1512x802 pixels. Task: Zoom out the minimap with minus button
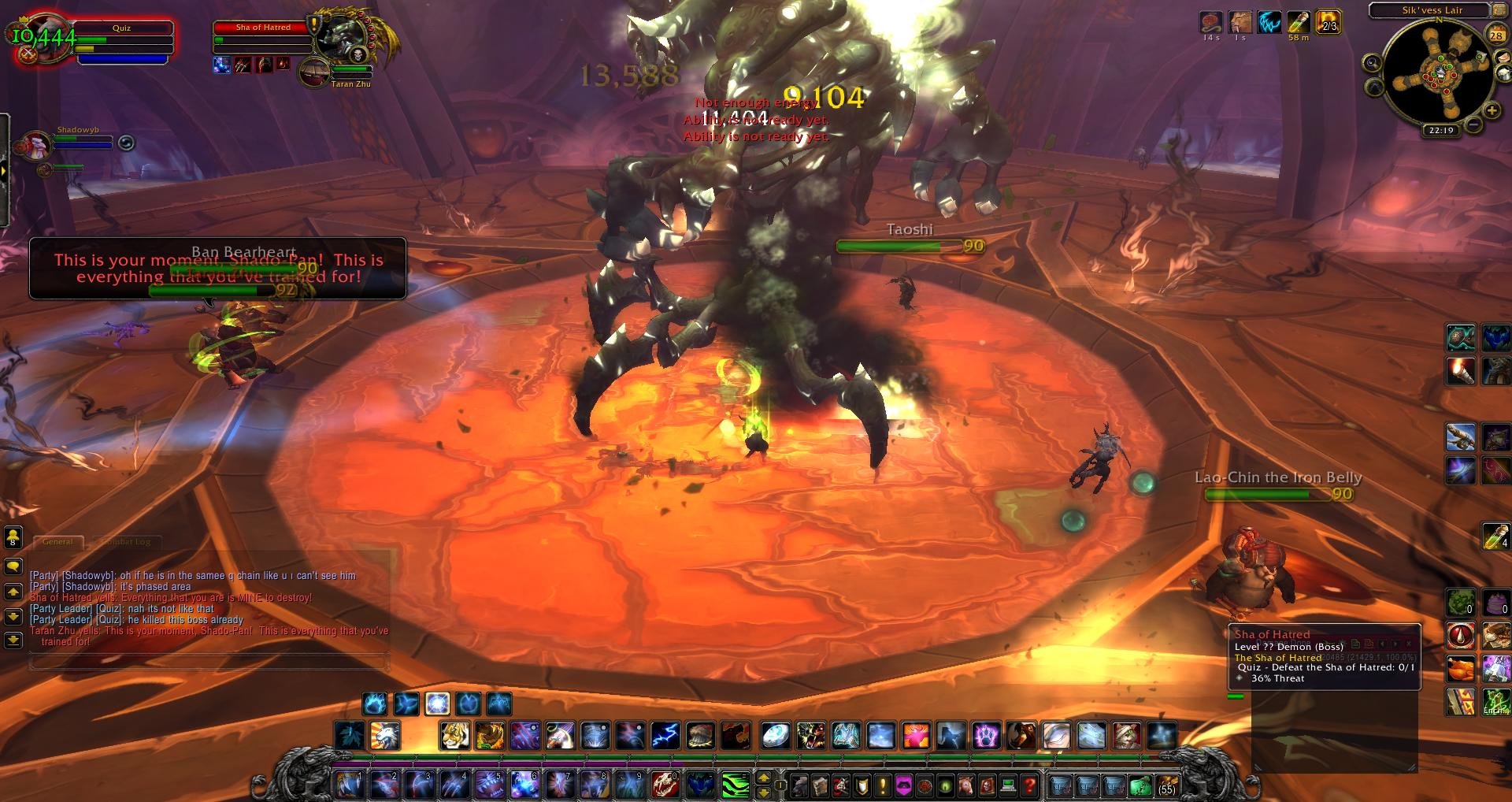pos(1473,125)
